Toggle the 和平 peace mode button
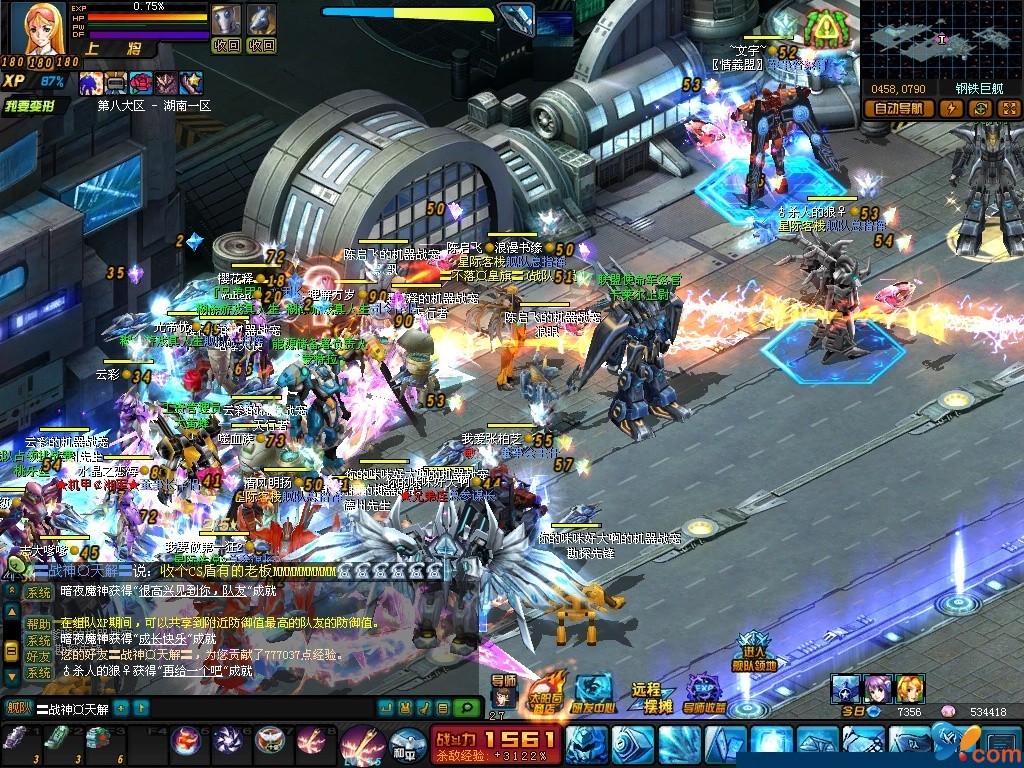1024x768 pixels. coord(401,745)
